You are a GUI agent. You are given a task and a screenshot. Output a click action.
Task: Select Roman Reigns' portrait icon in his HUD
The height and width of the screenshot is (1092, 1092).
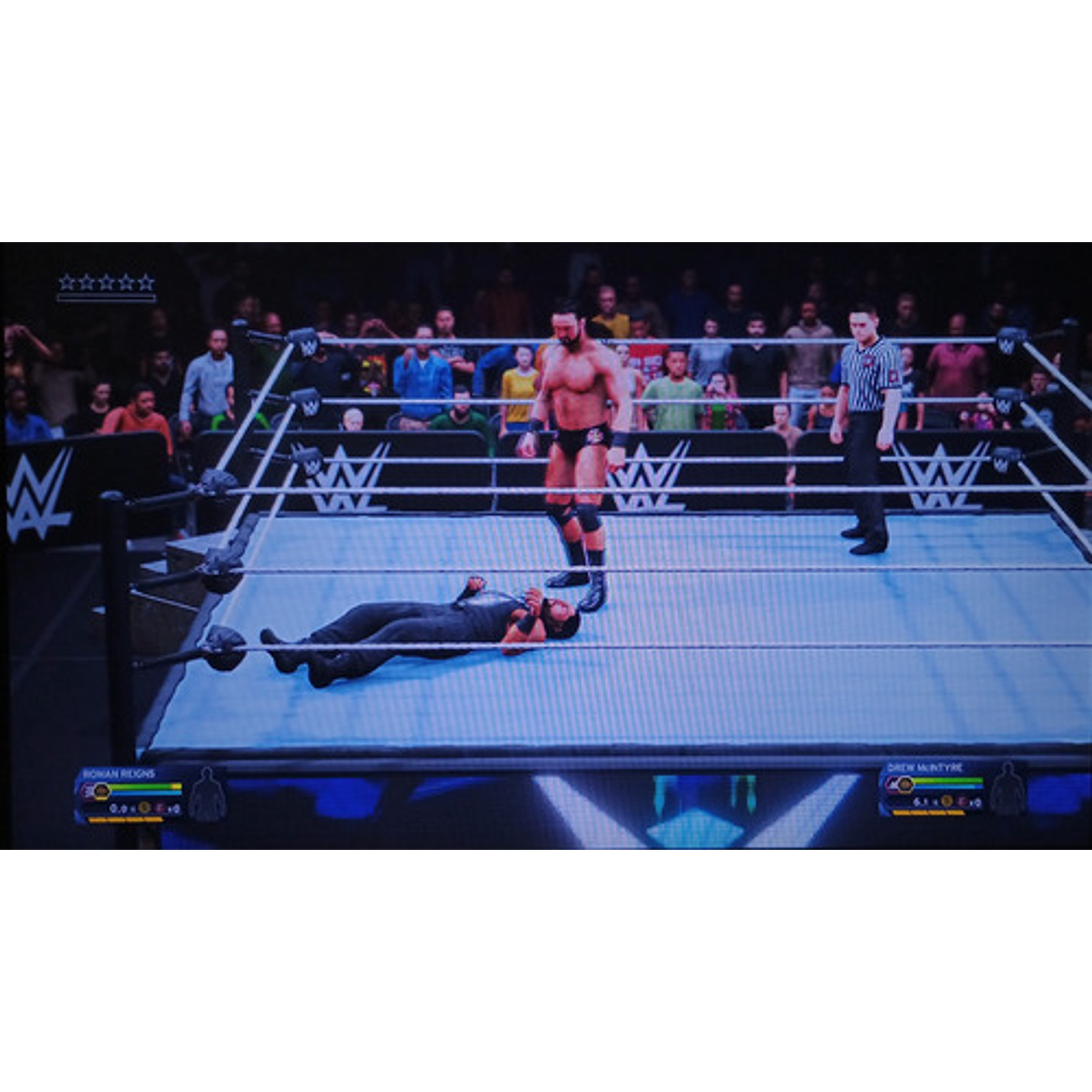pos(101,791)
